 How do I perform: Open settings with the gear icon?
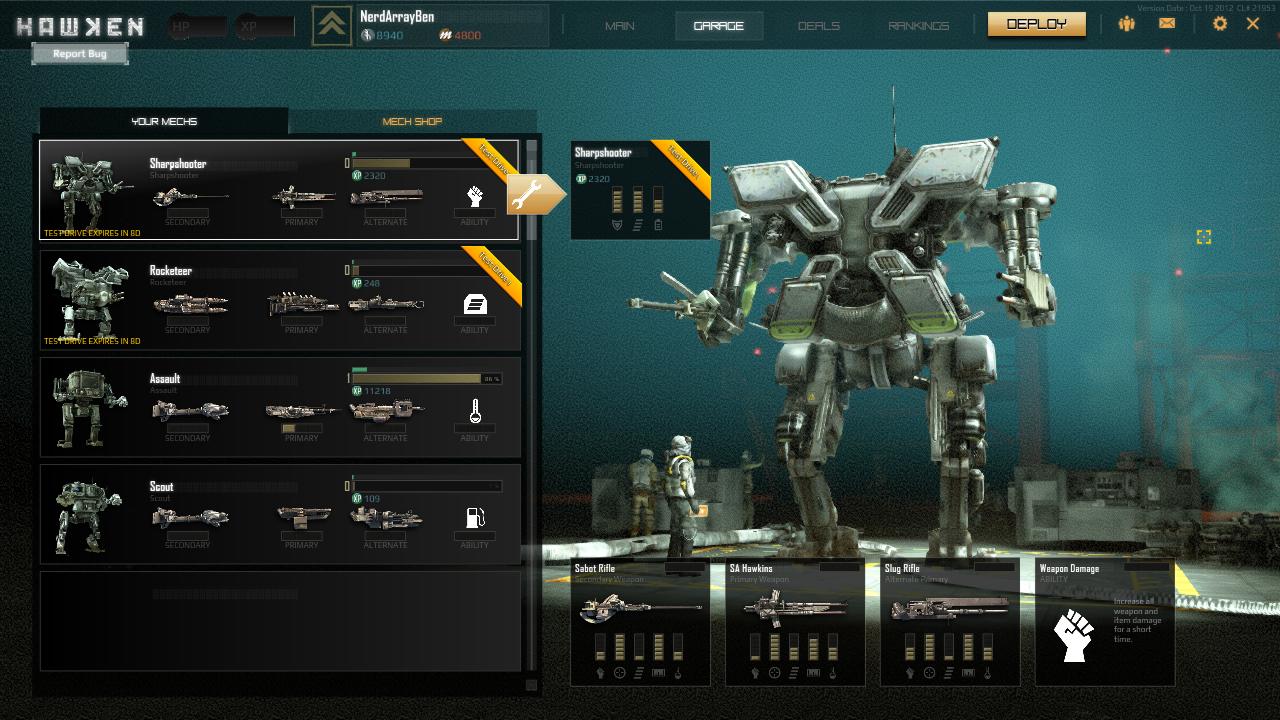pos(1219,24)
